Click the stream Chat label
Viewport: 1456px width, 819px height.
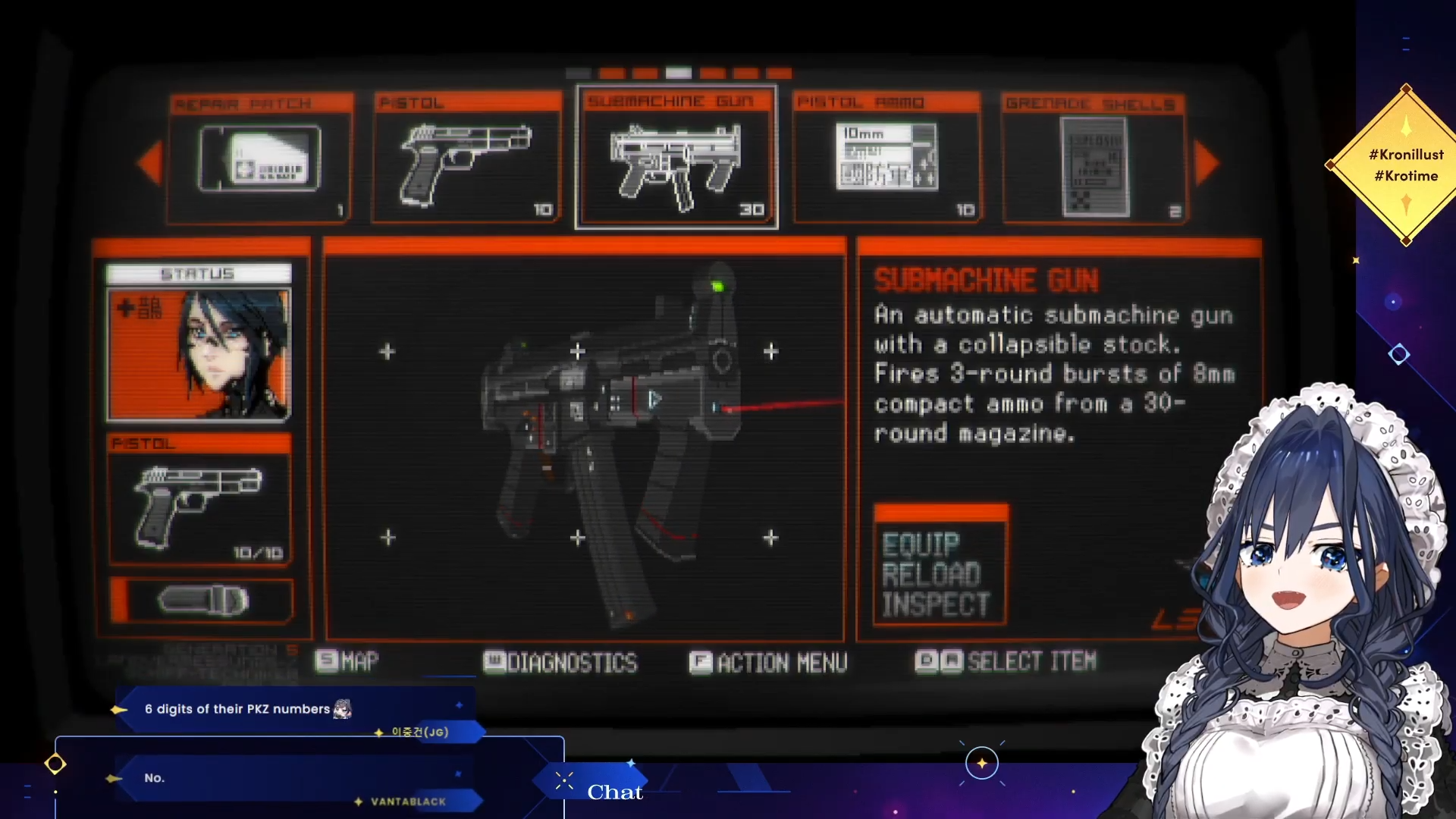[x=614, y=792]
